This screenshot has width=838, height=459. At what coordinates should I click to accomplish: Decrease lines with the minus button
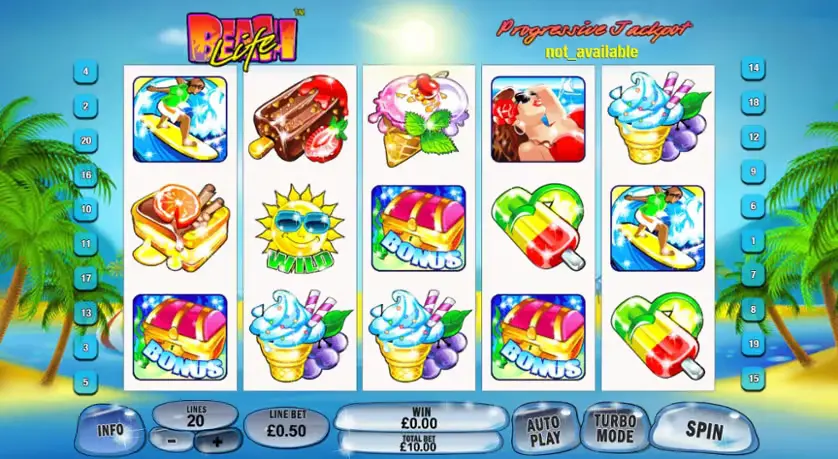171,439
